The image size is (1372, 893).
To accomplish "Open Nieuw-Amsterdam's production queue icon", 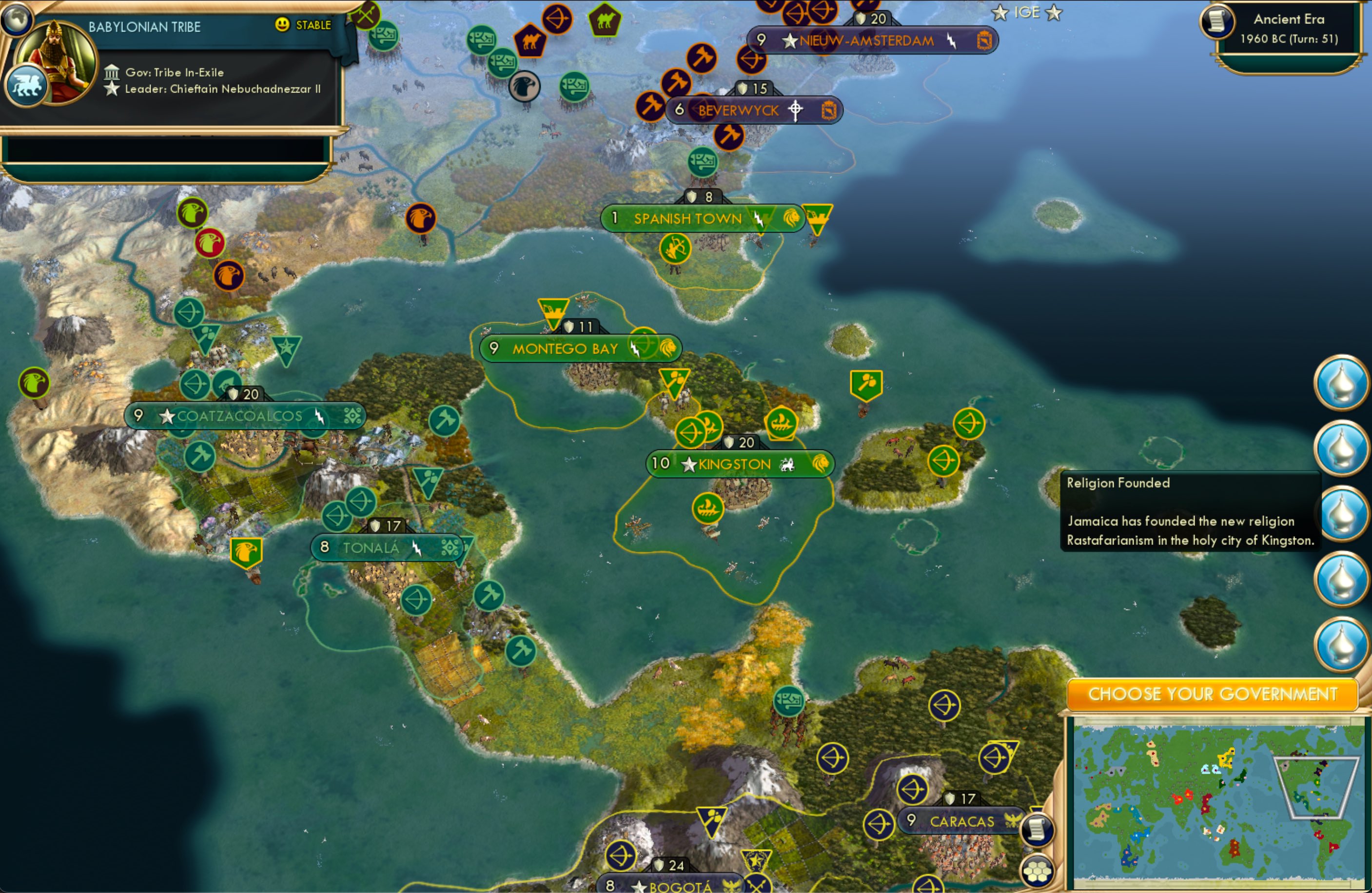I will point(984,40).
